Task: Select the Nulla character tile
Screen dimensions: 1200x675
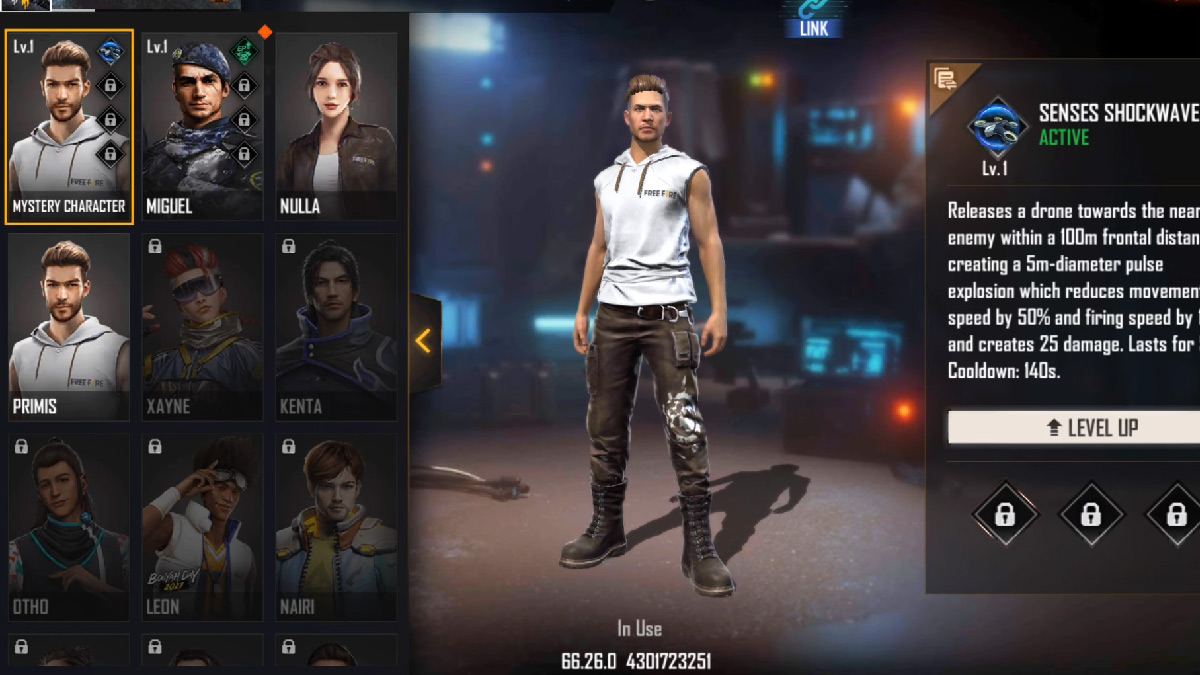Action: pos(336,126)
